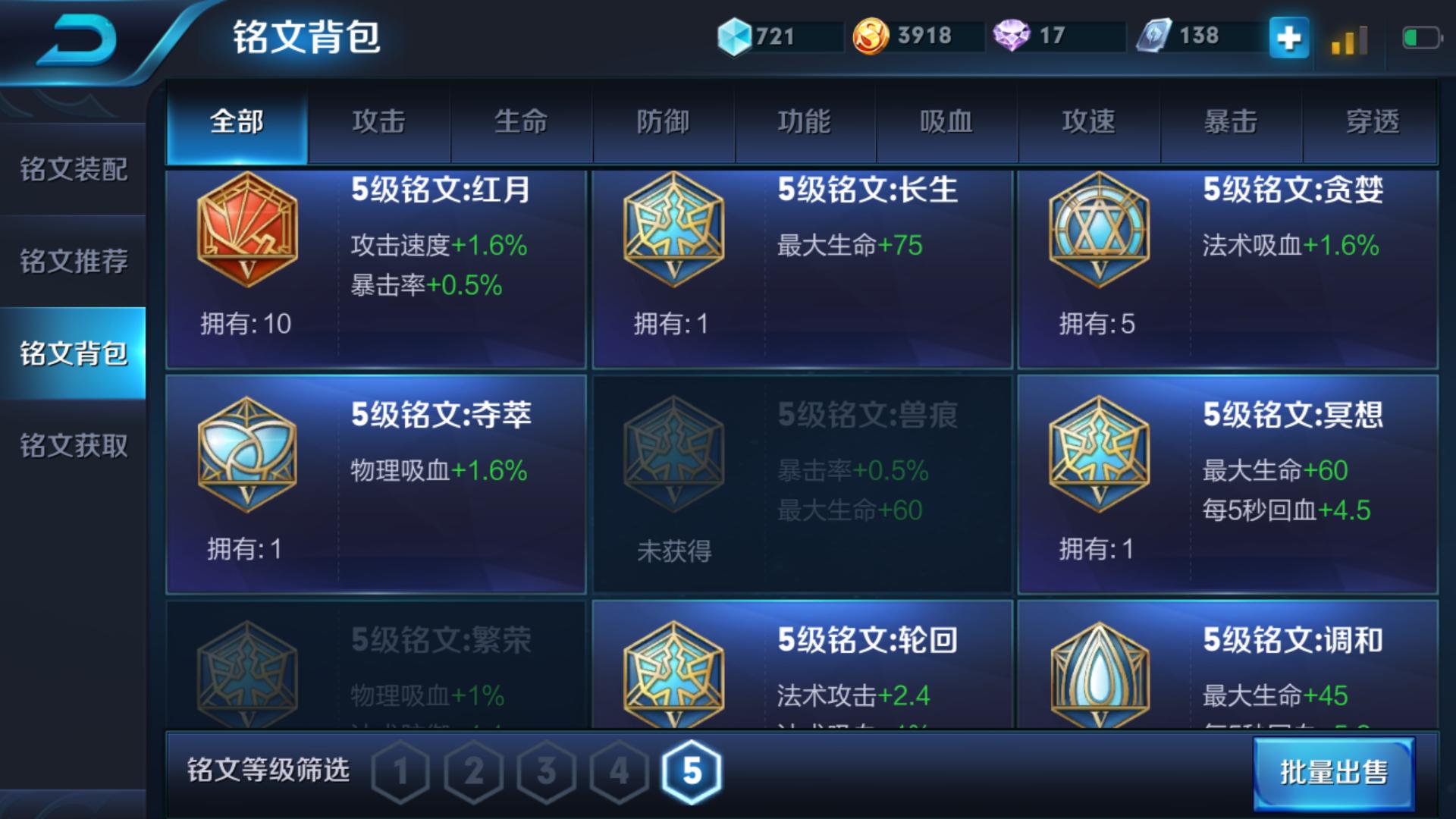Go to 铭文推荐 in the sidebar

72,261
